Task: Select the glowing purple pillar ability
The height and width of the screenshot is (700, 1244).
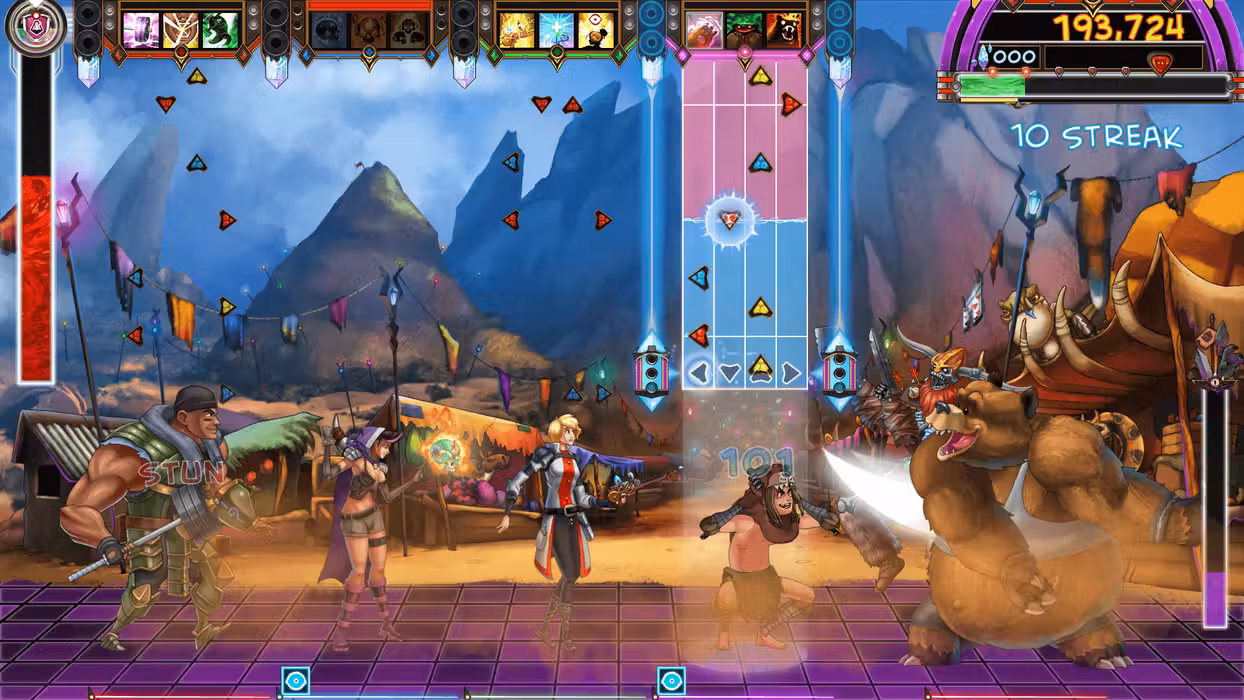Action: 141,31
